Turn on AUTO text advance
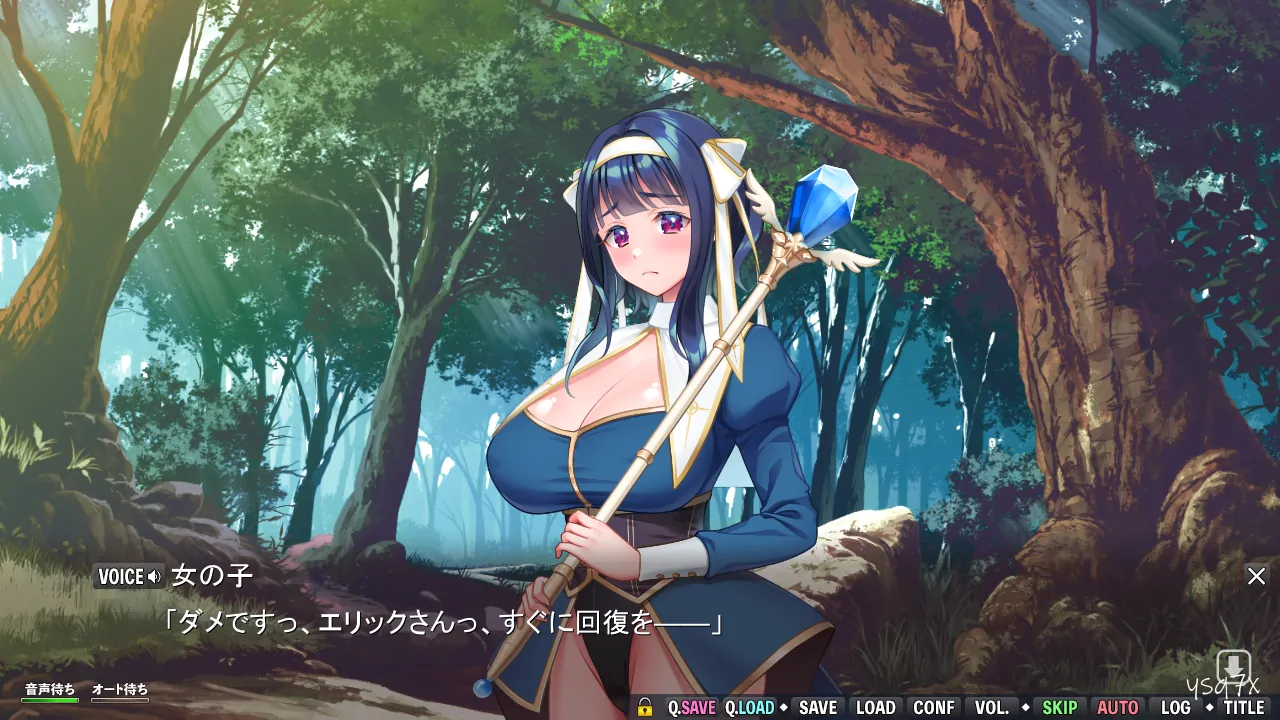Screen dimensions: 1280x720 1118,707
